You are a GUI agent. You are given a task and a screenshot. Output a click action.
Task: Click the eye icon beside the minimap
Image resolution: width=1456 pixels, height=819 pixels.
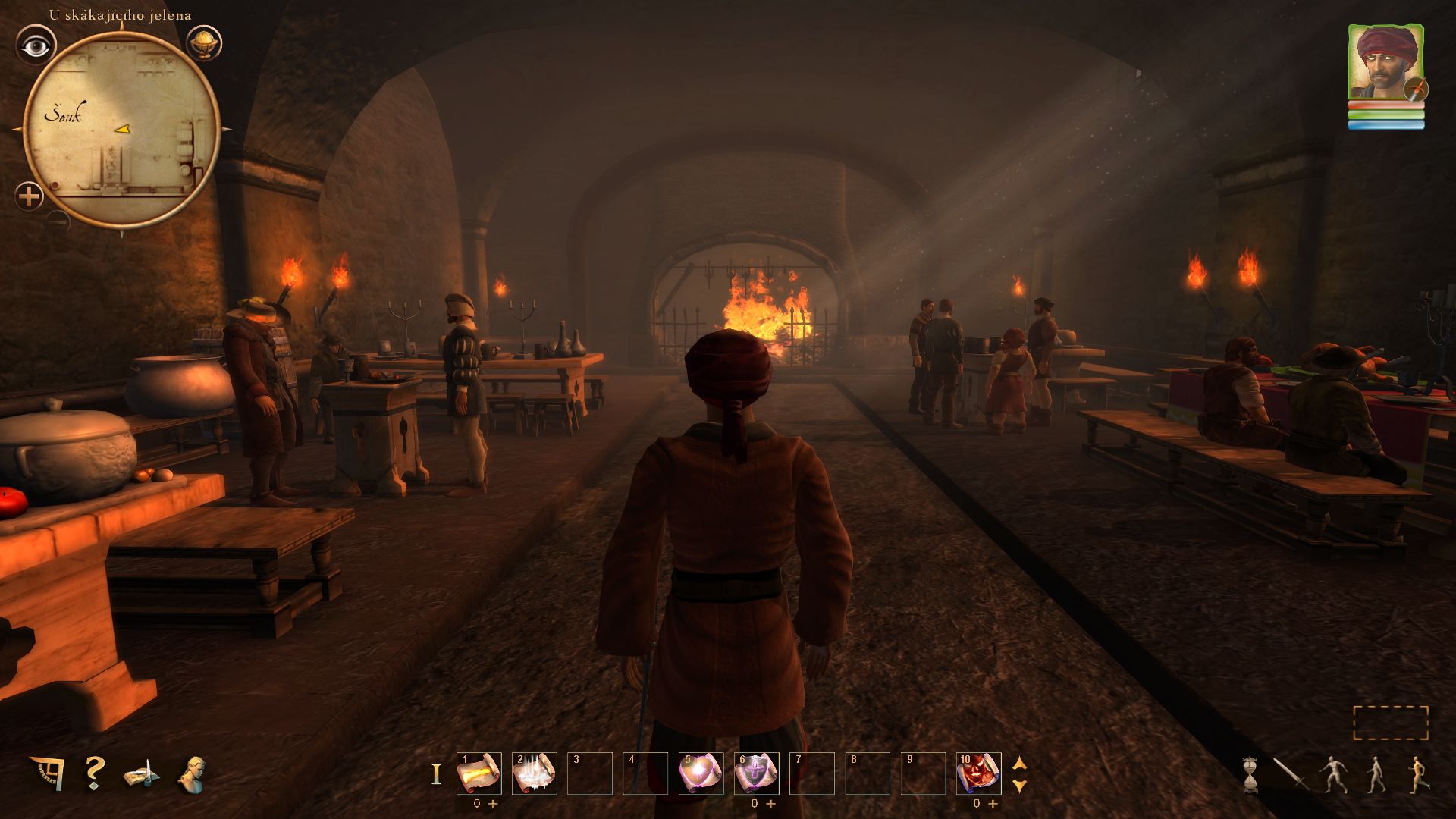(x=35, y=47)
